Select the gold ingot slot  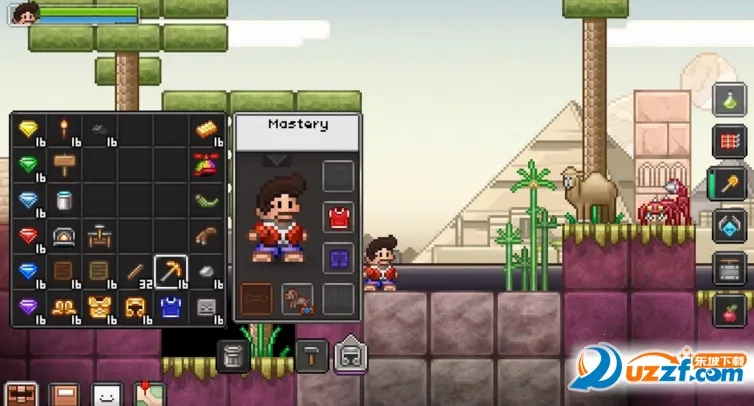pos(206,130)
